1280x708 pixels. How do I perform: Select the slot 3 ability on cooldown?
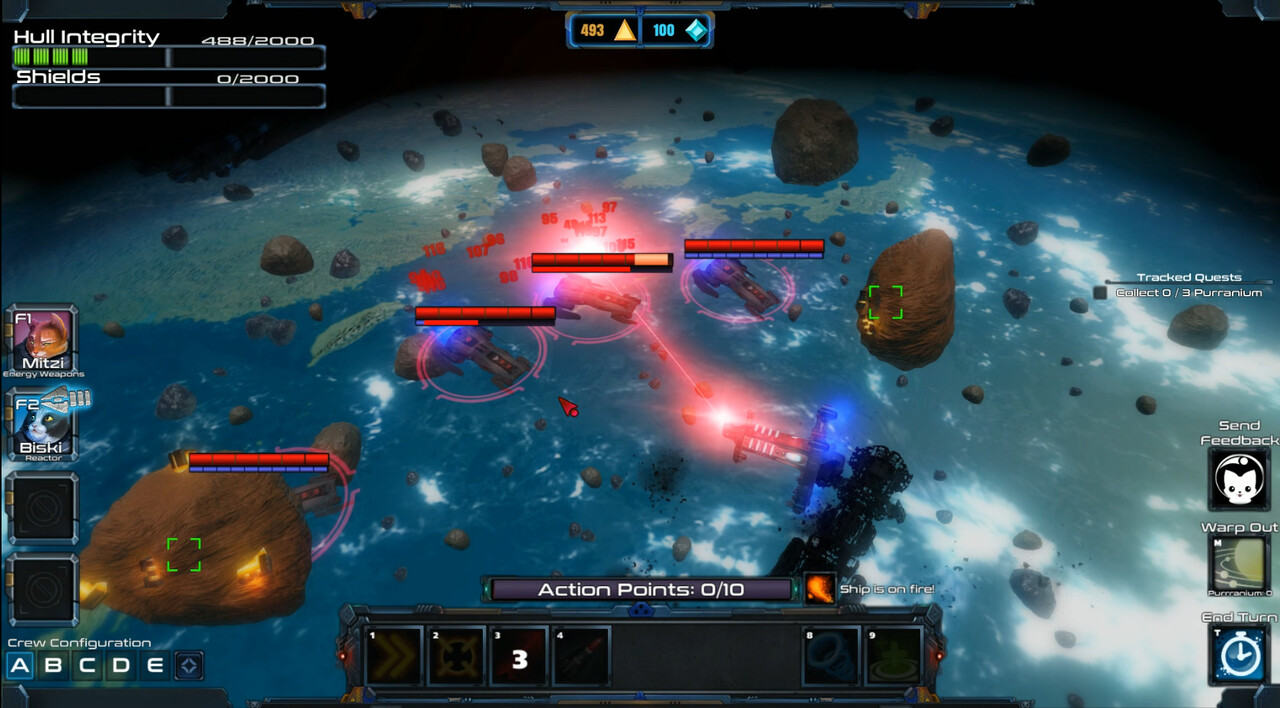(519, 656)
